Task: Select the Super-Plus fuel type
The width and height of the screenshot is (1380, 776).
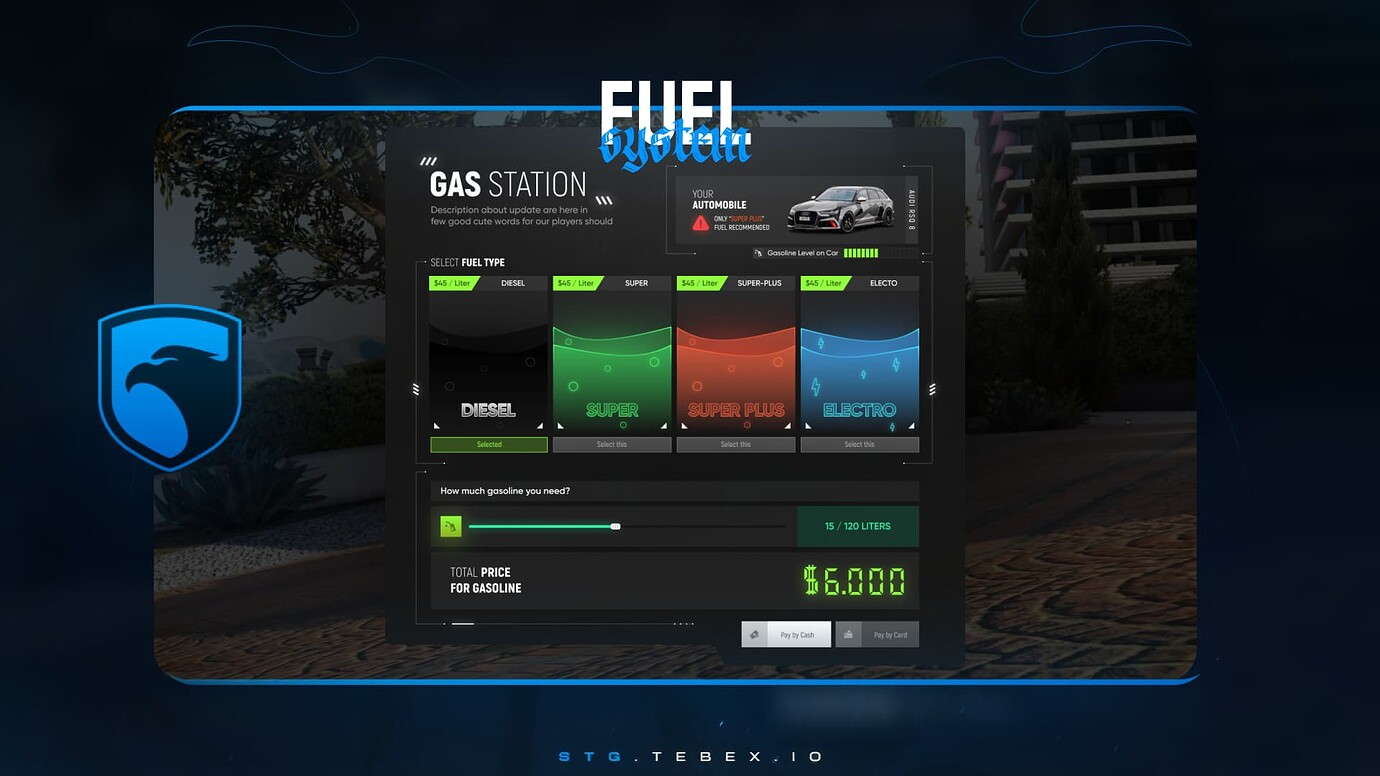Action: (x=736, y=443)
